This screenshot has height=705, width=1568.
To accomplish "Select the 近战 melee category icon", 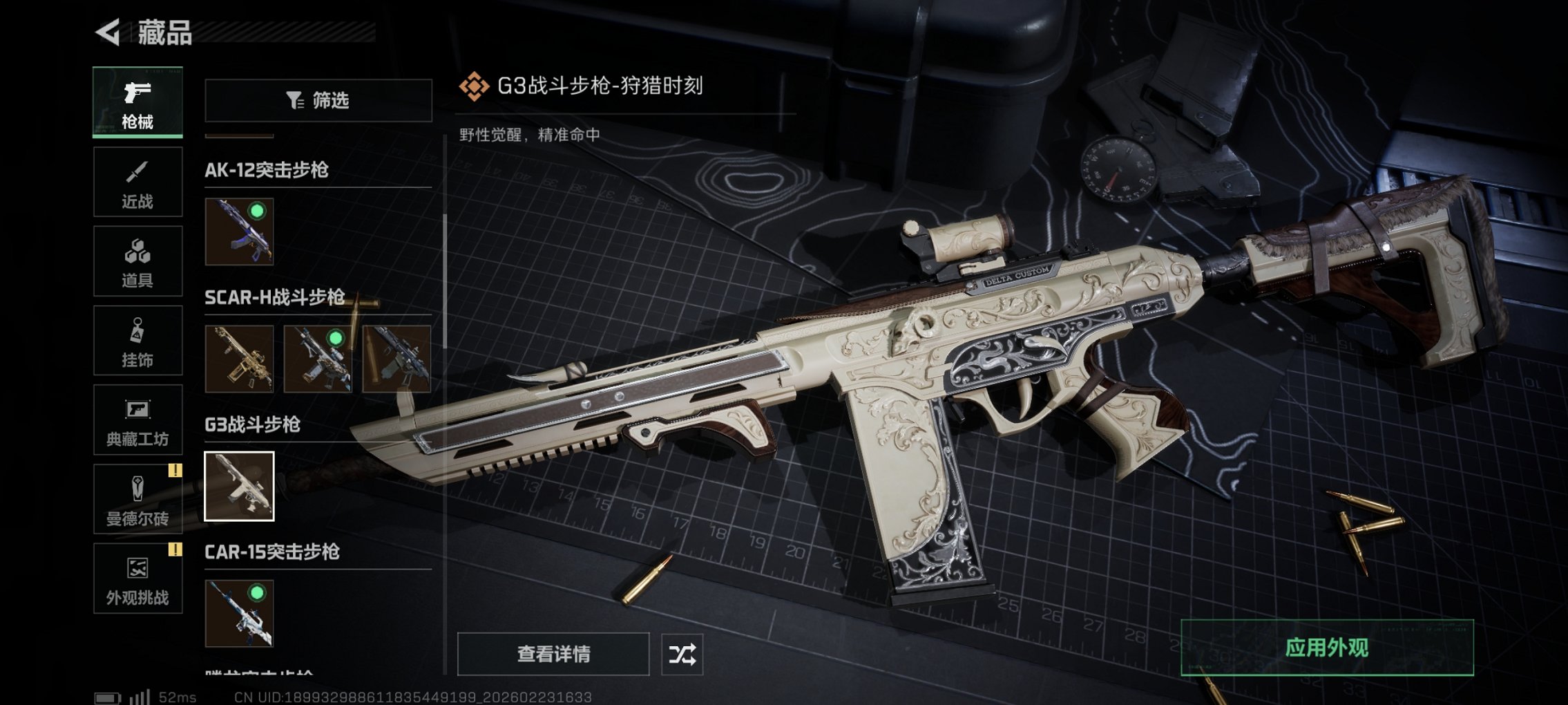I will click(137, 182).
